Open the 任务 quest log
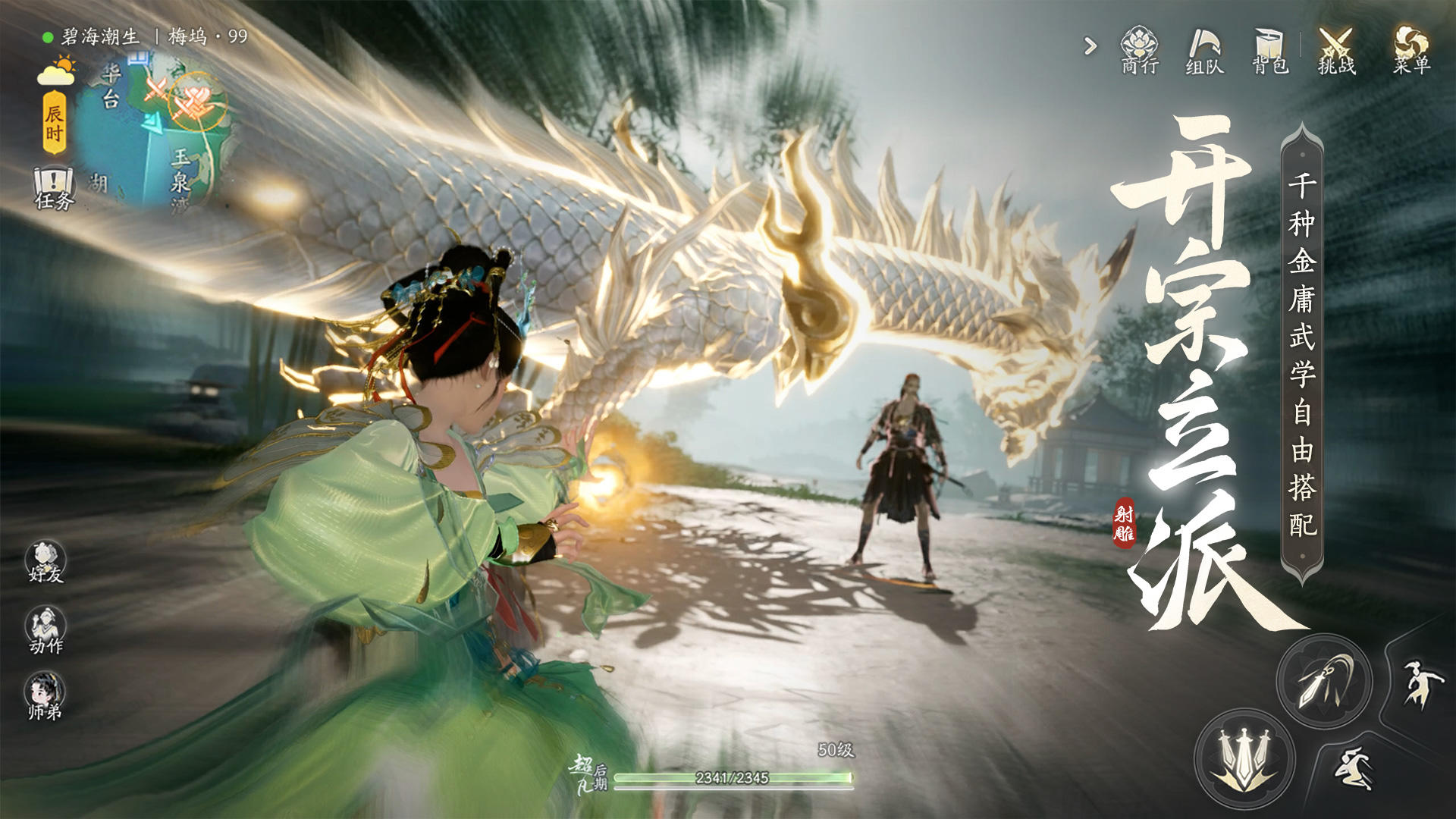 (54, 189)
